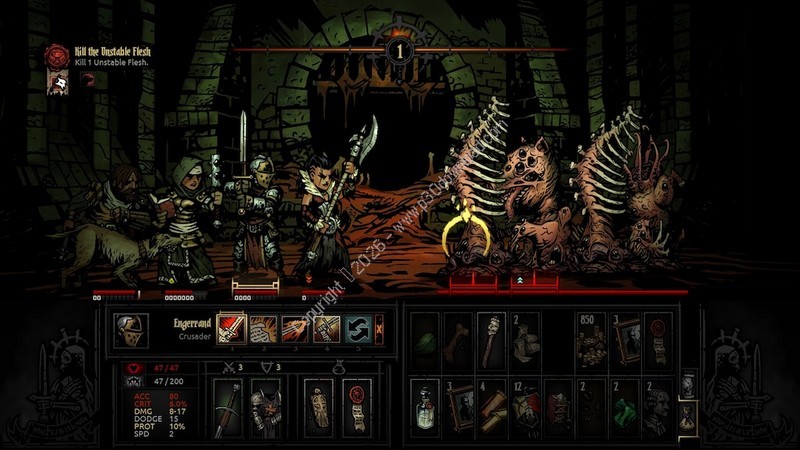Screen dimensions: 800x450
Task: Use the fourth skill with the gauntlet and sword
Action: (x=328, y=327)
